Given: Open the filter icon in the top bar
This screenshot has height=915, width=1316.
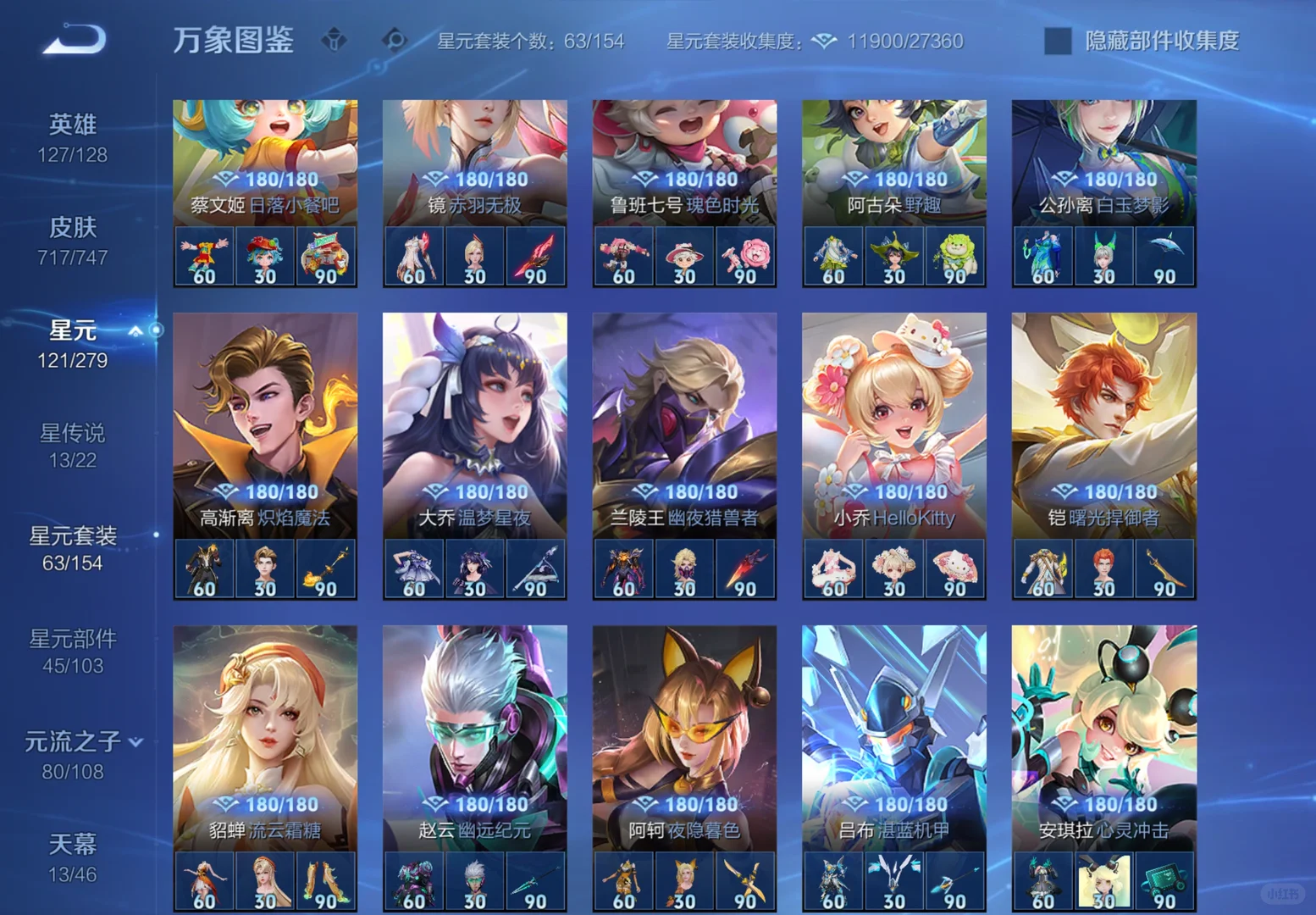Looking at the screenshot, I should click(335, 40).
